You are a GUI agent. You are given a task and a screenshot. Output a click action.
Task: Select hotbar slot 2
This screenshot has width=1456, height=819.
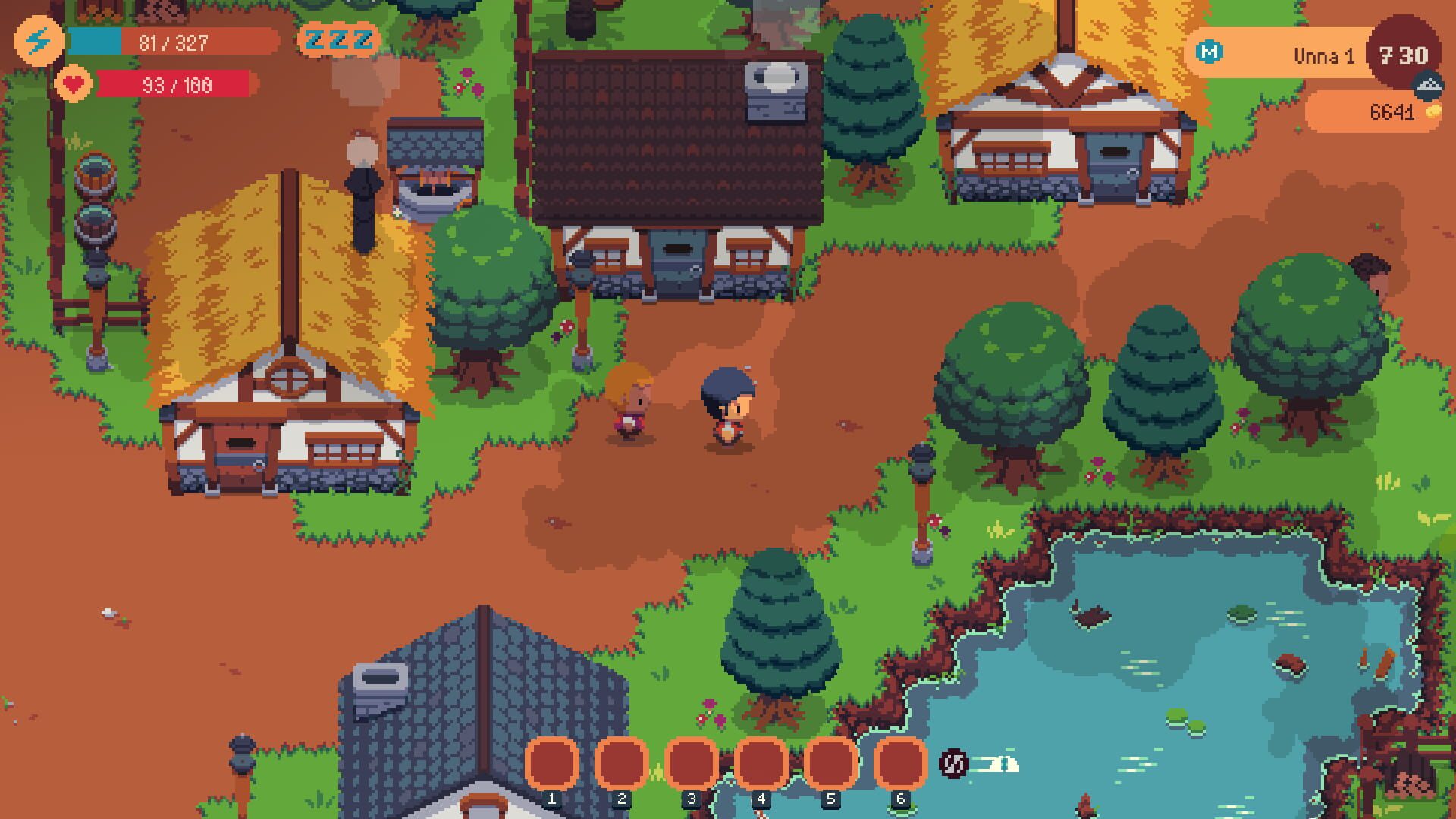(622, 764)
